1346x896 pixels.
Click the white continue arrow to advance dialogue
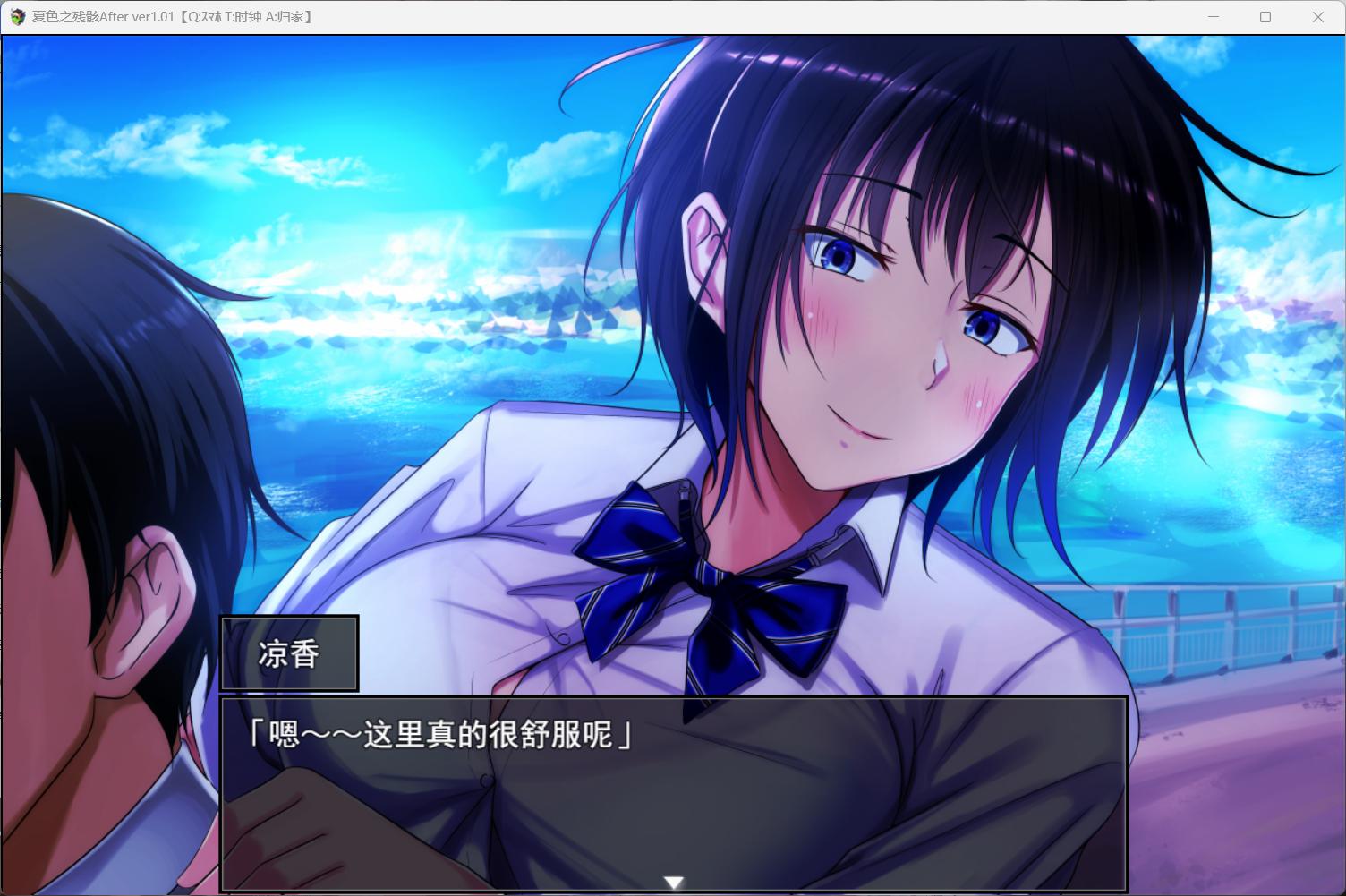(672, 881)
